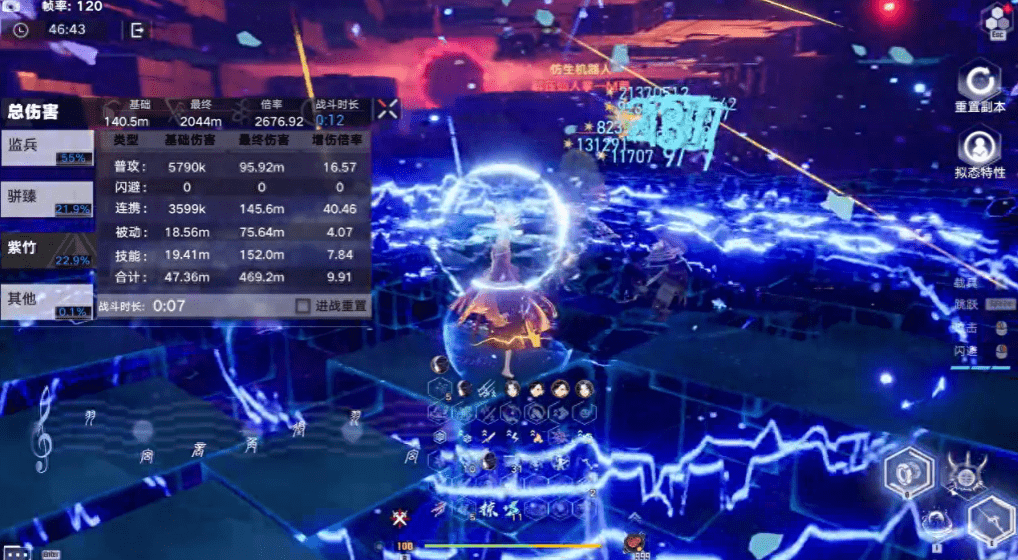Screen dimensions: 1018x560
Task: Open the 紫竹 damage breakdown tab
Action: (x=47, y=249)
